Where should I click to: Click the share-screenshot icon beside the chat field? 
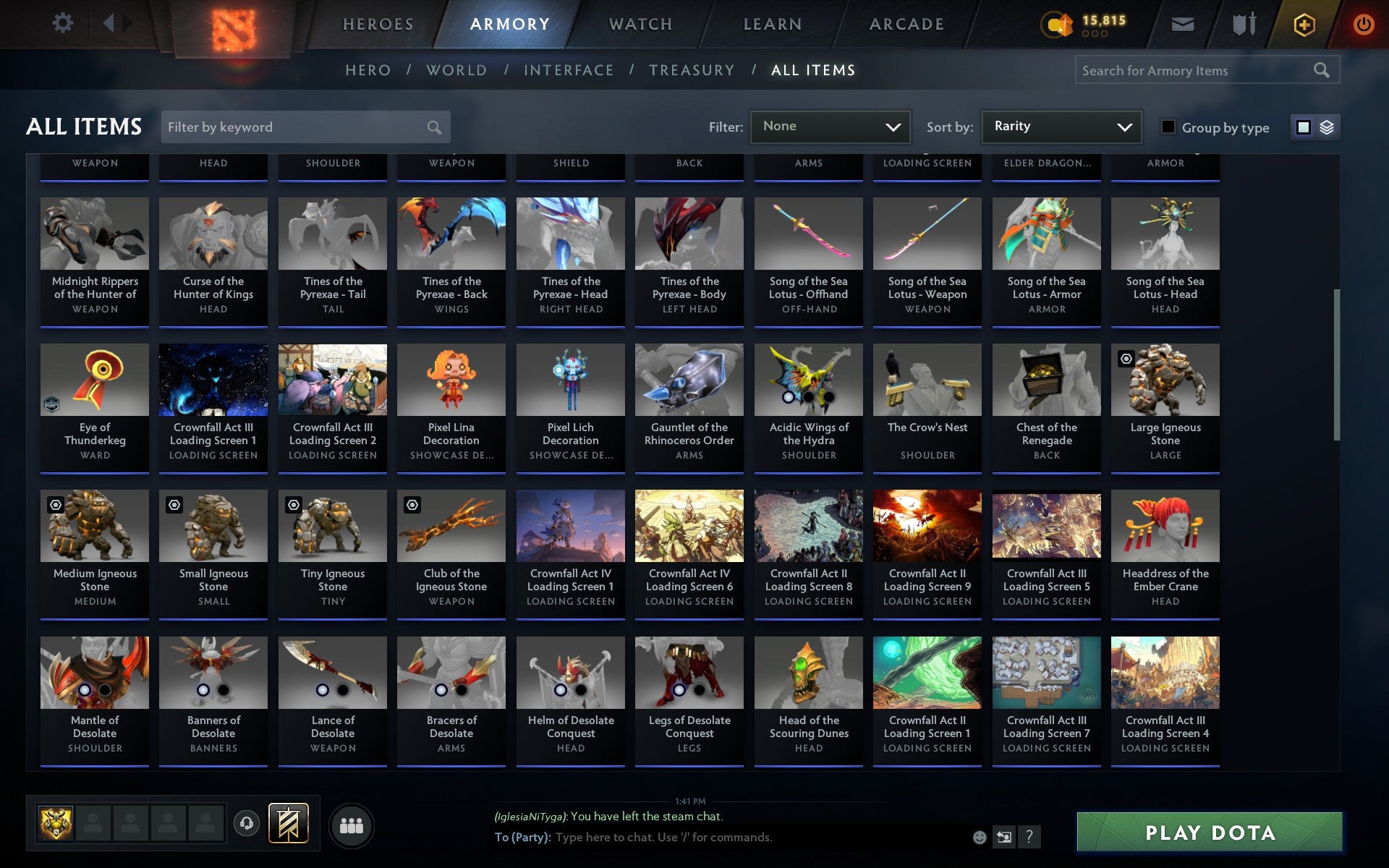point(1003,837)
